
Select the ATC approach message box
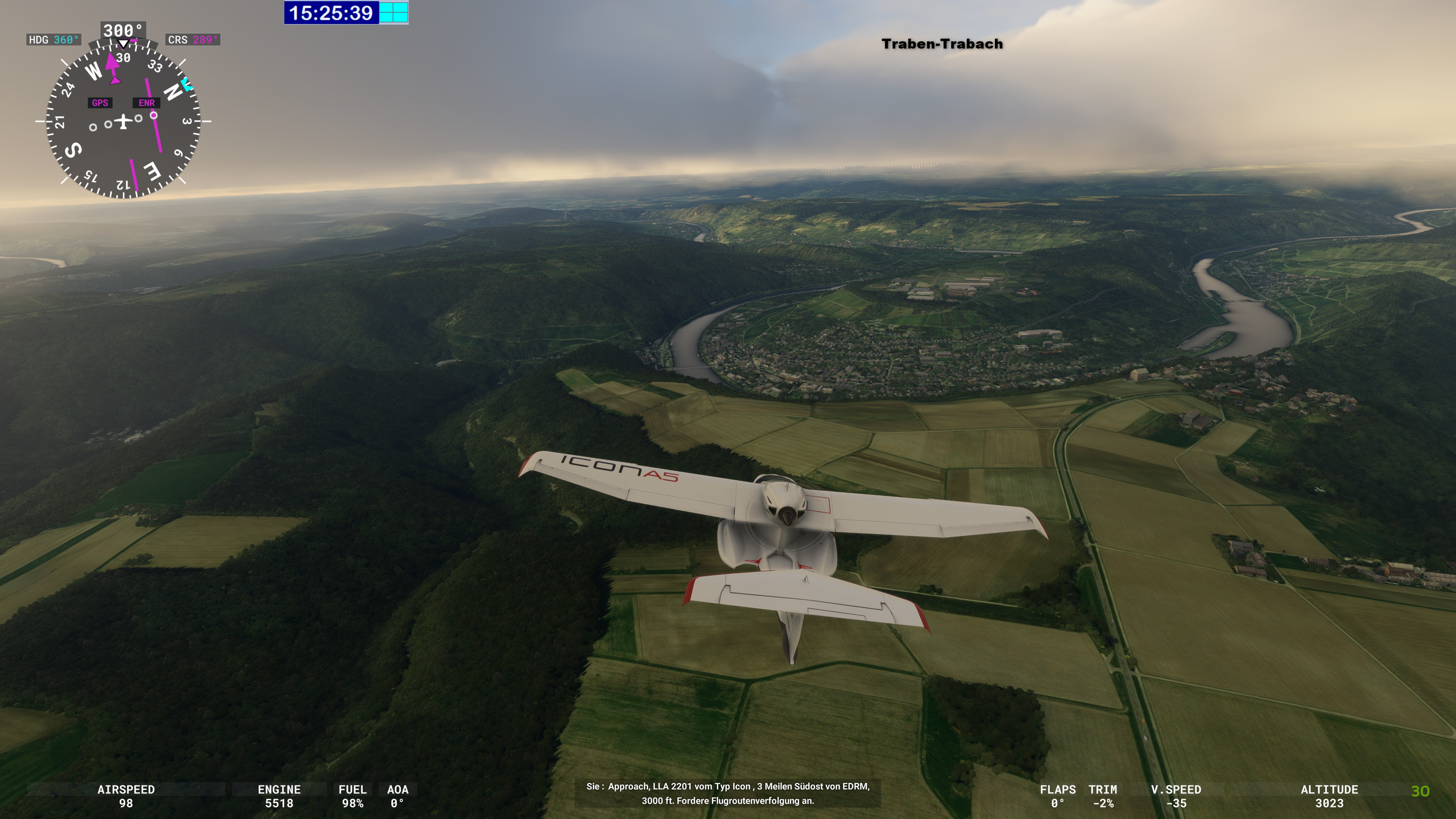(728, 793)
